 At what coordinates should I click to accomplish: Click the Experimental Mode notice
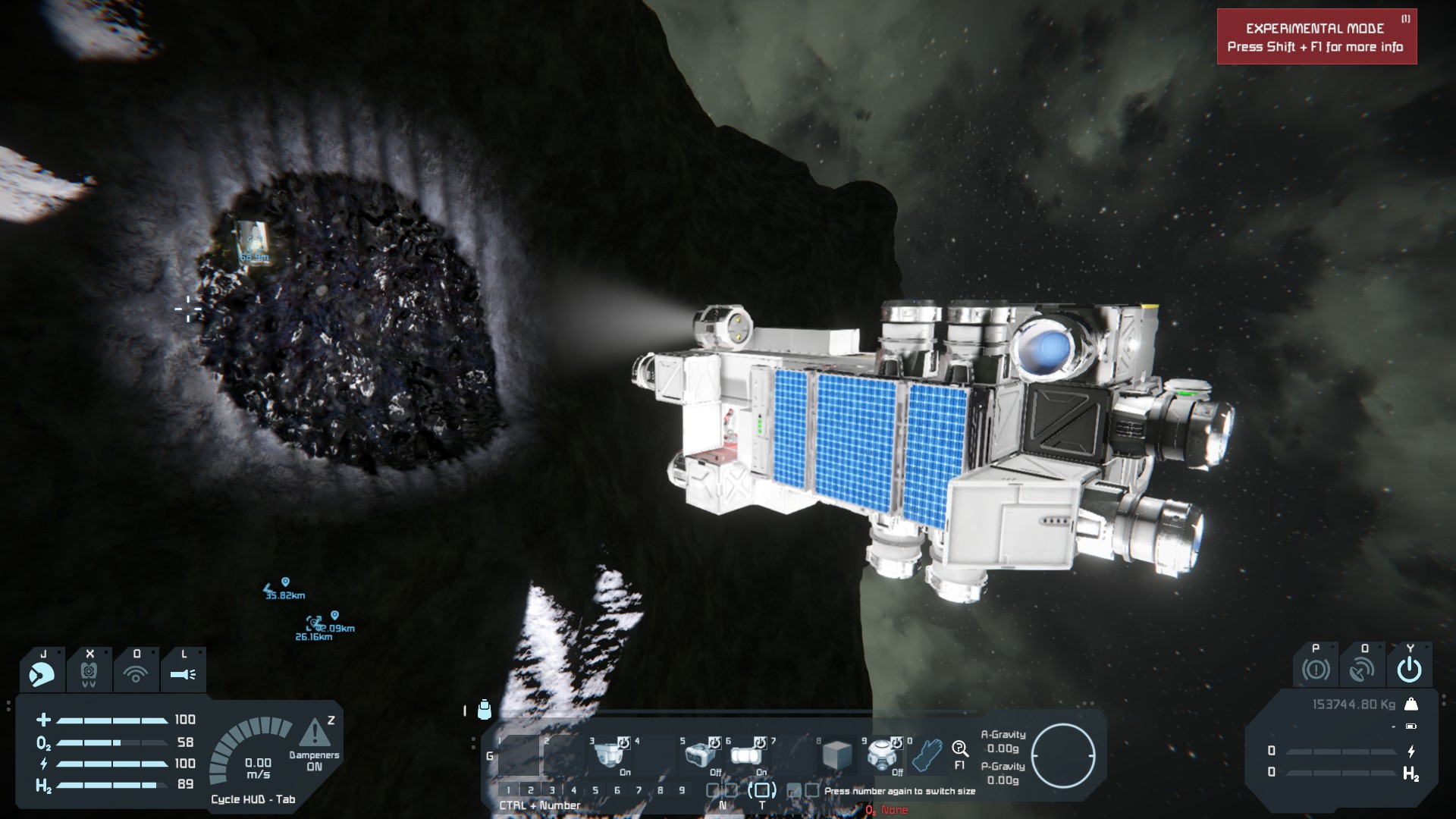pos(1316,37)
